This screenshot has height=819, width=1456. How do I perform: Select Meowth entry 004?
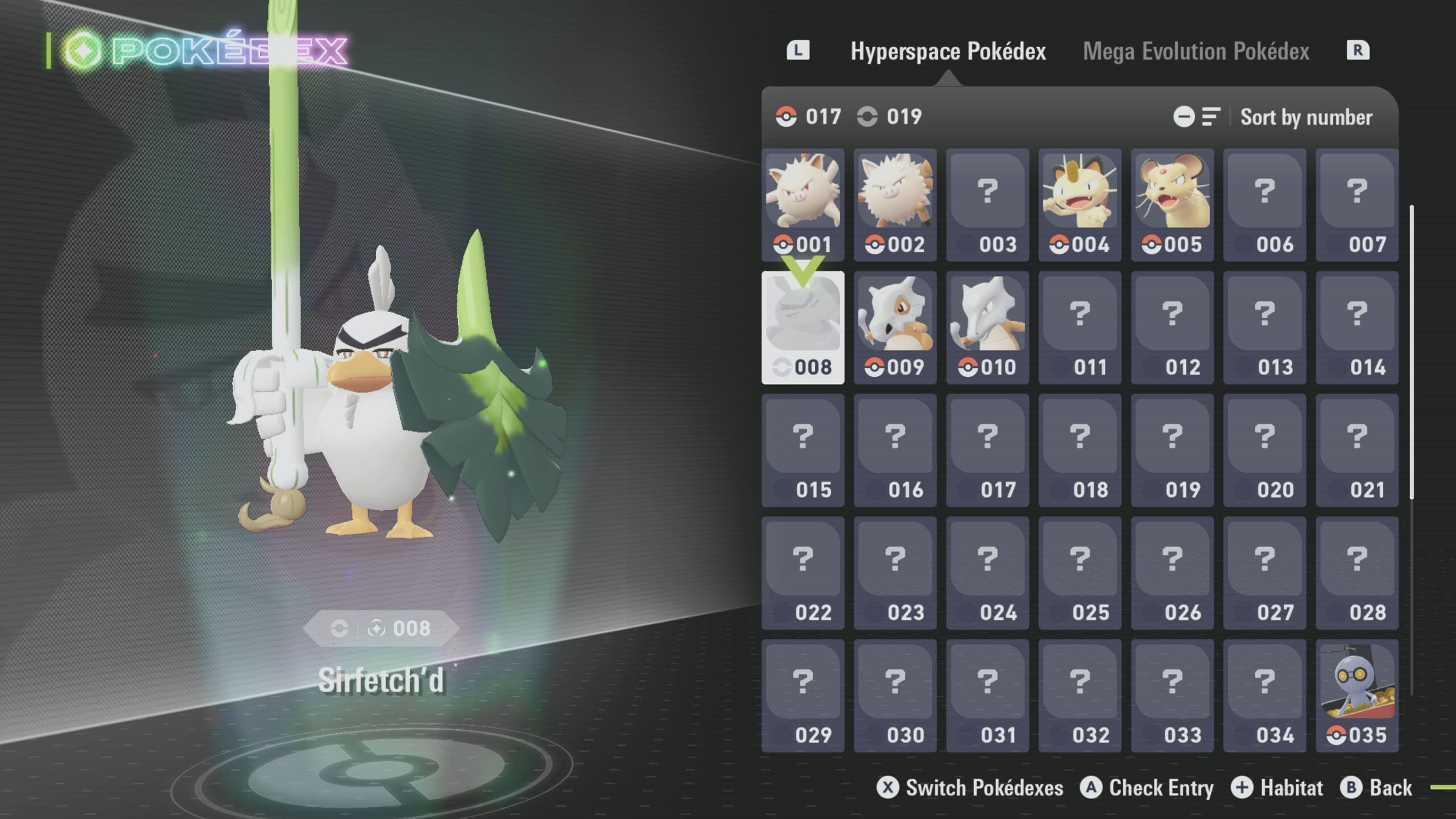tap(1079, 205)
